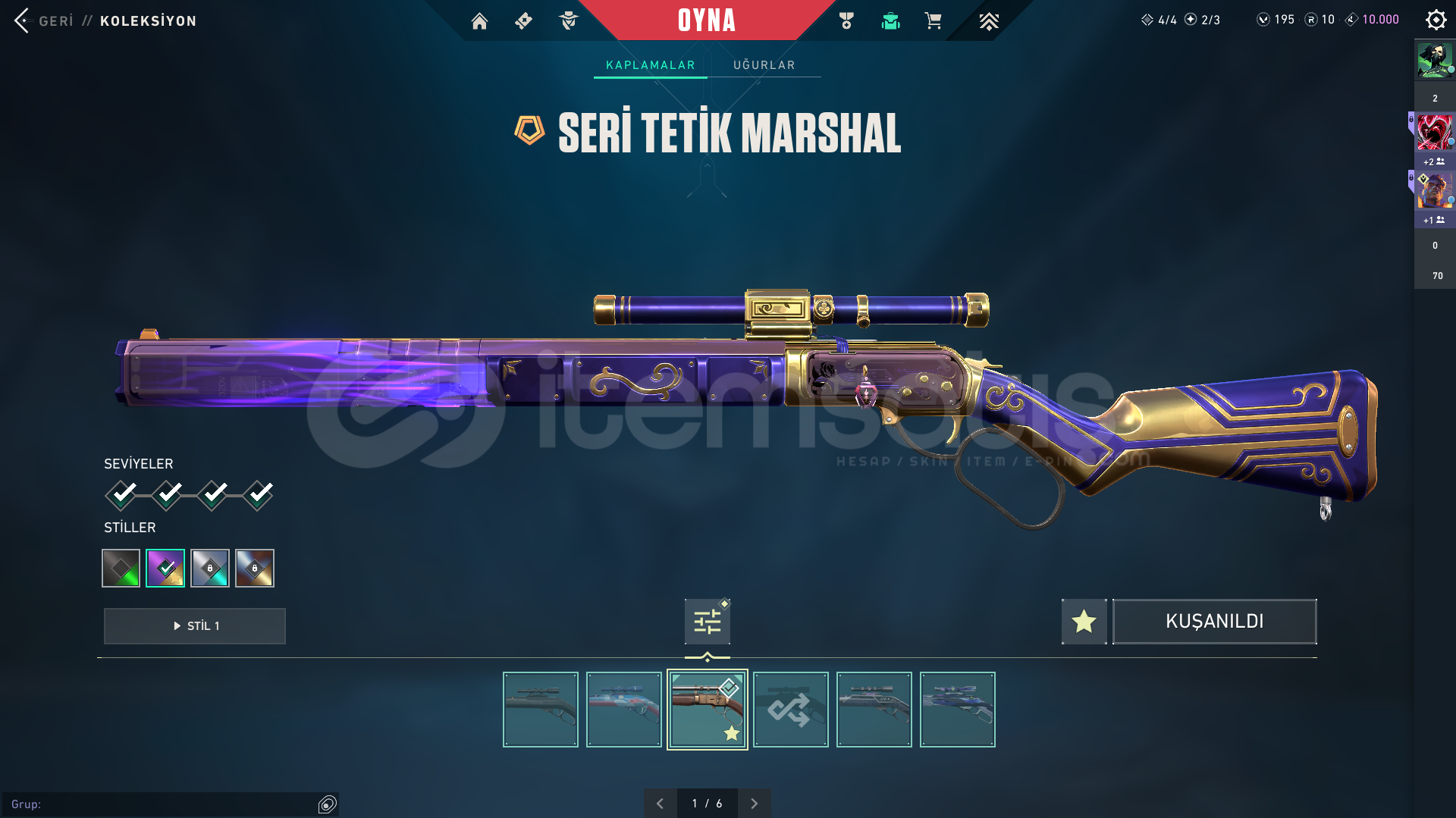1456x818 pixels.
Task: Open settings gear icon
Action: (x=1436, y=20)
